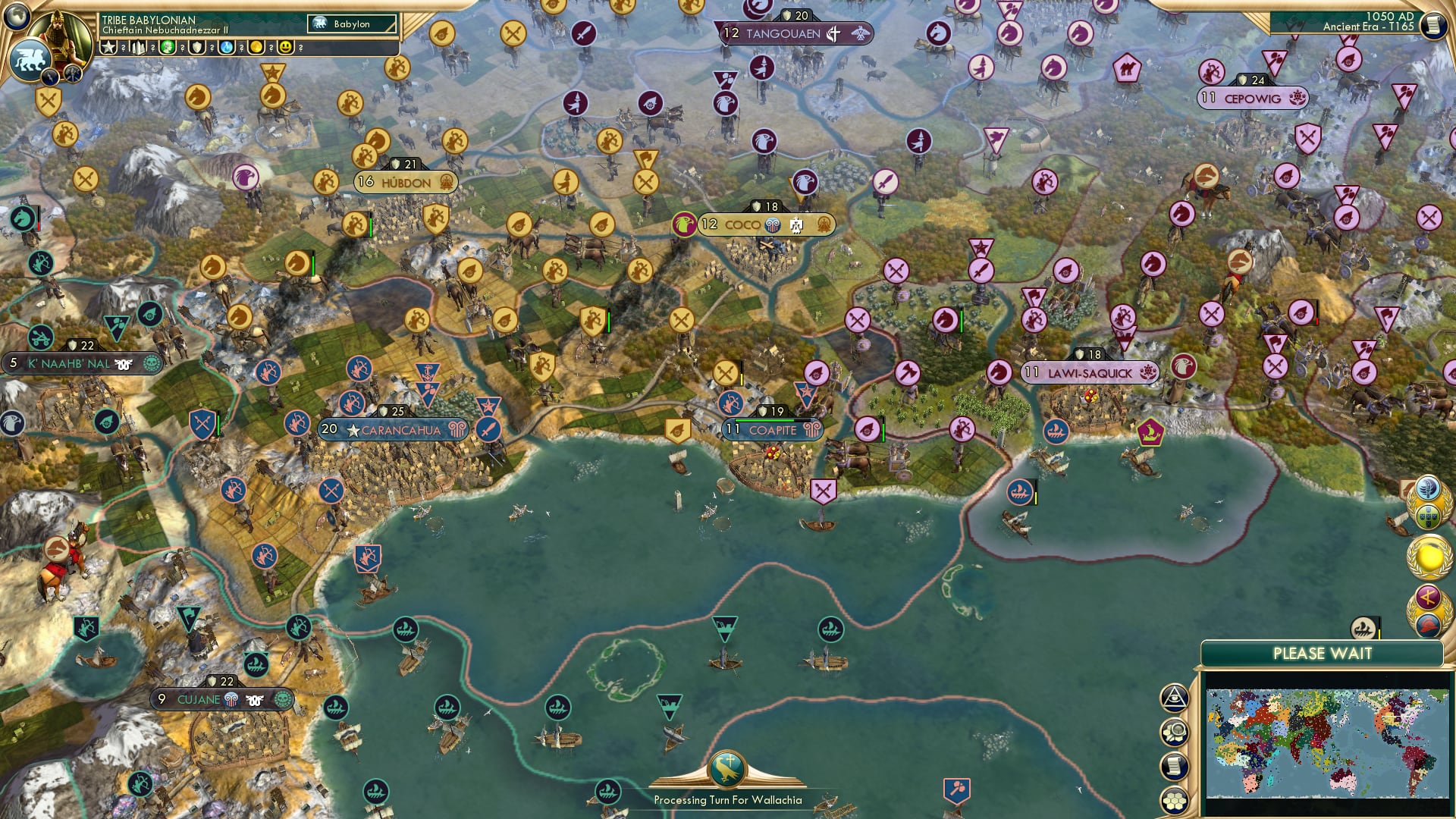Click the science flask icon in top bar
The height and width of the screenshot is (819, 1456).
pyautogui.click(x=225, y=47)
